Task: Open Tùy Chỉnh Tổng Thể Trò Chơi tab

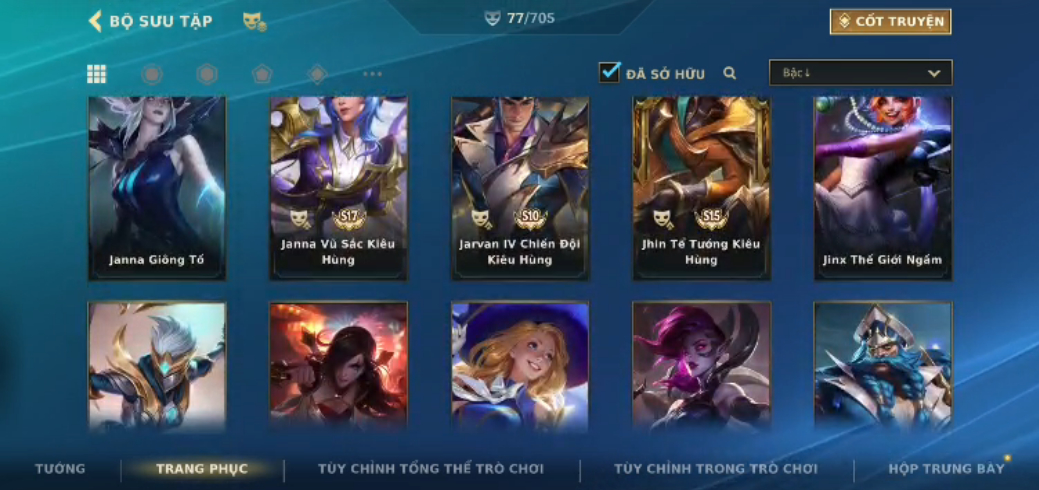Action: pyautogui.click(x=431, y=468)
